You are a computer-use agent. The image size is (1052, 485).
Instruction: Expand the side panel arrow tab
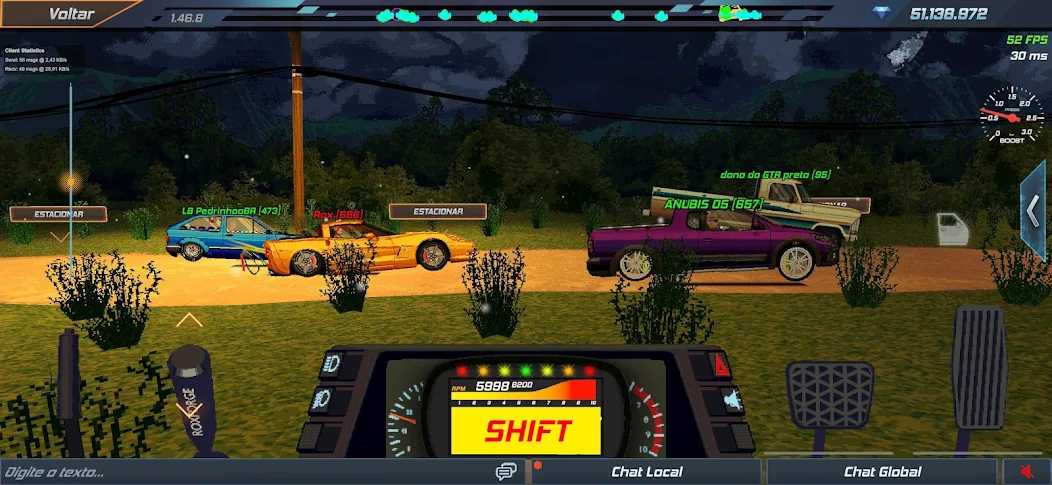click(1034, 210)
